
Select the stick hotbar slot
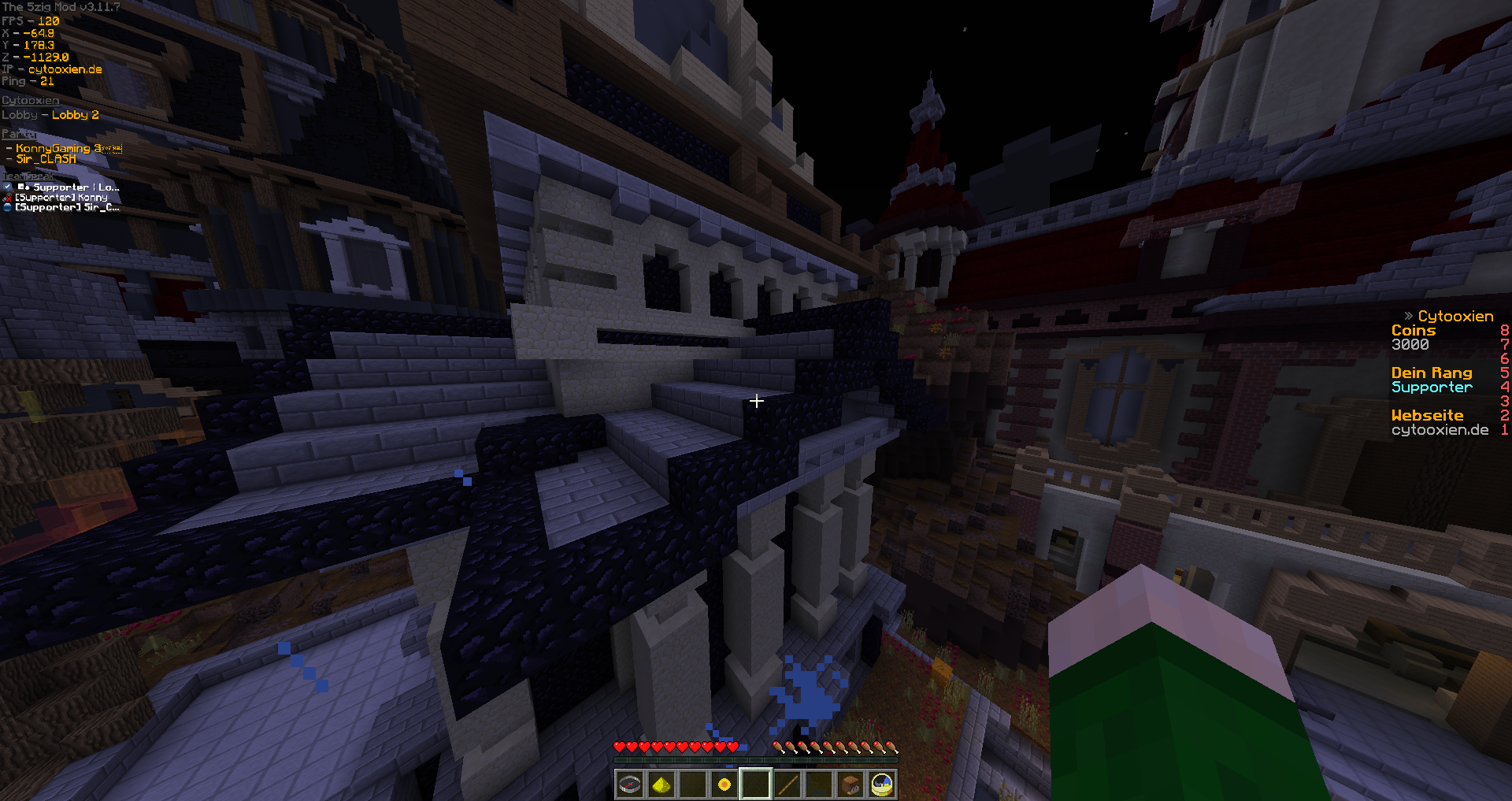click(787, 784)
